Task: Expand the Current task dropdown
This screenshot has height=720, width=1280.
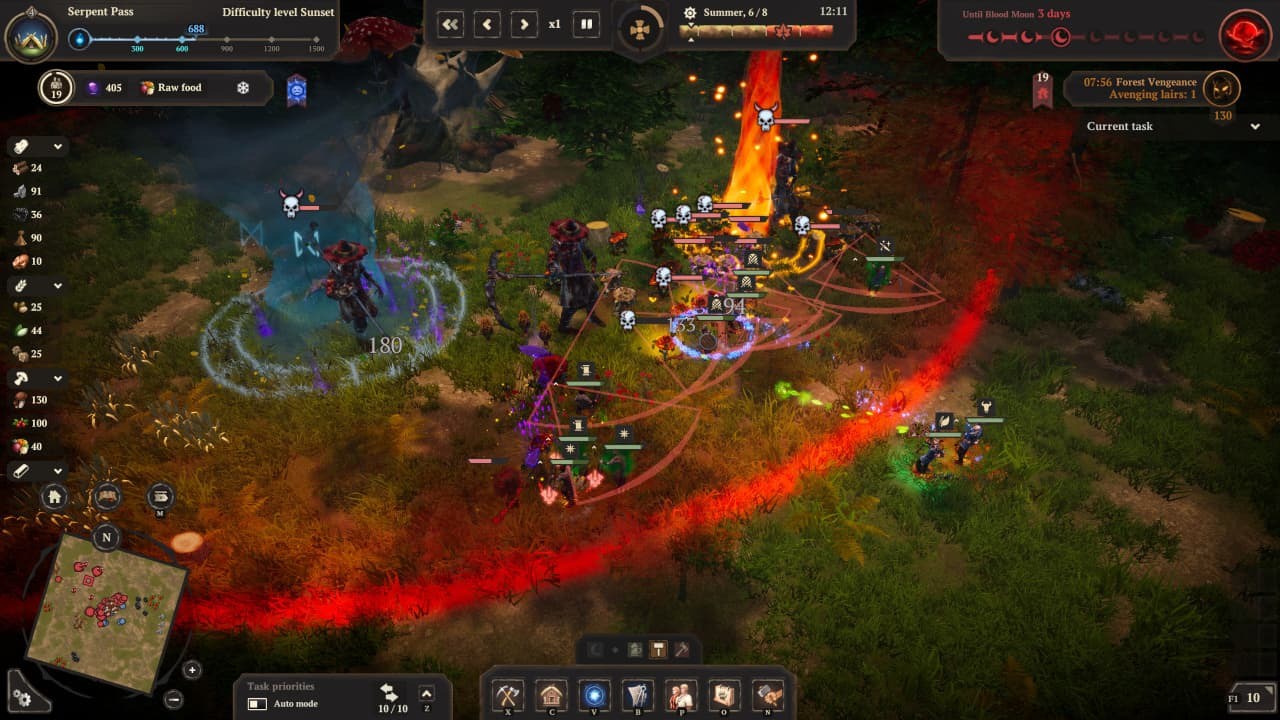Action: point(1255,127)
